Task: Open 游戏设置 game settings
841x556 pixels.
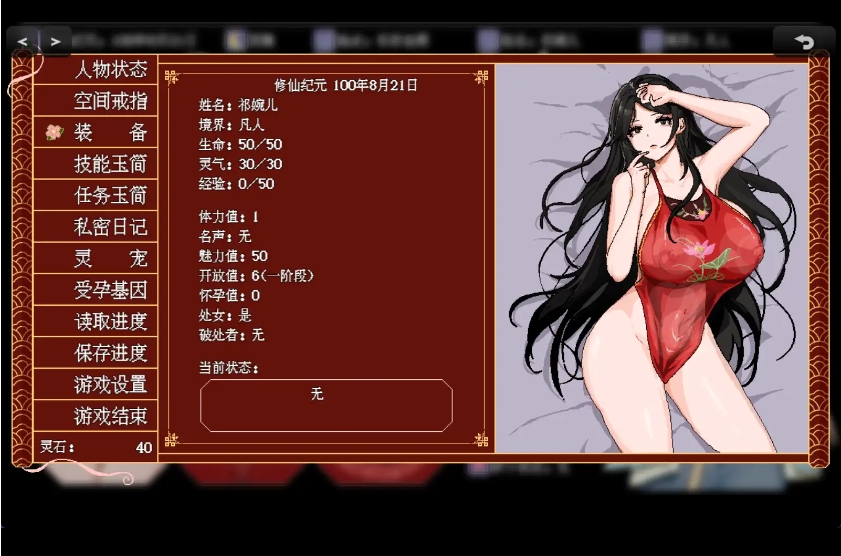Action: [x=110, y=385]
